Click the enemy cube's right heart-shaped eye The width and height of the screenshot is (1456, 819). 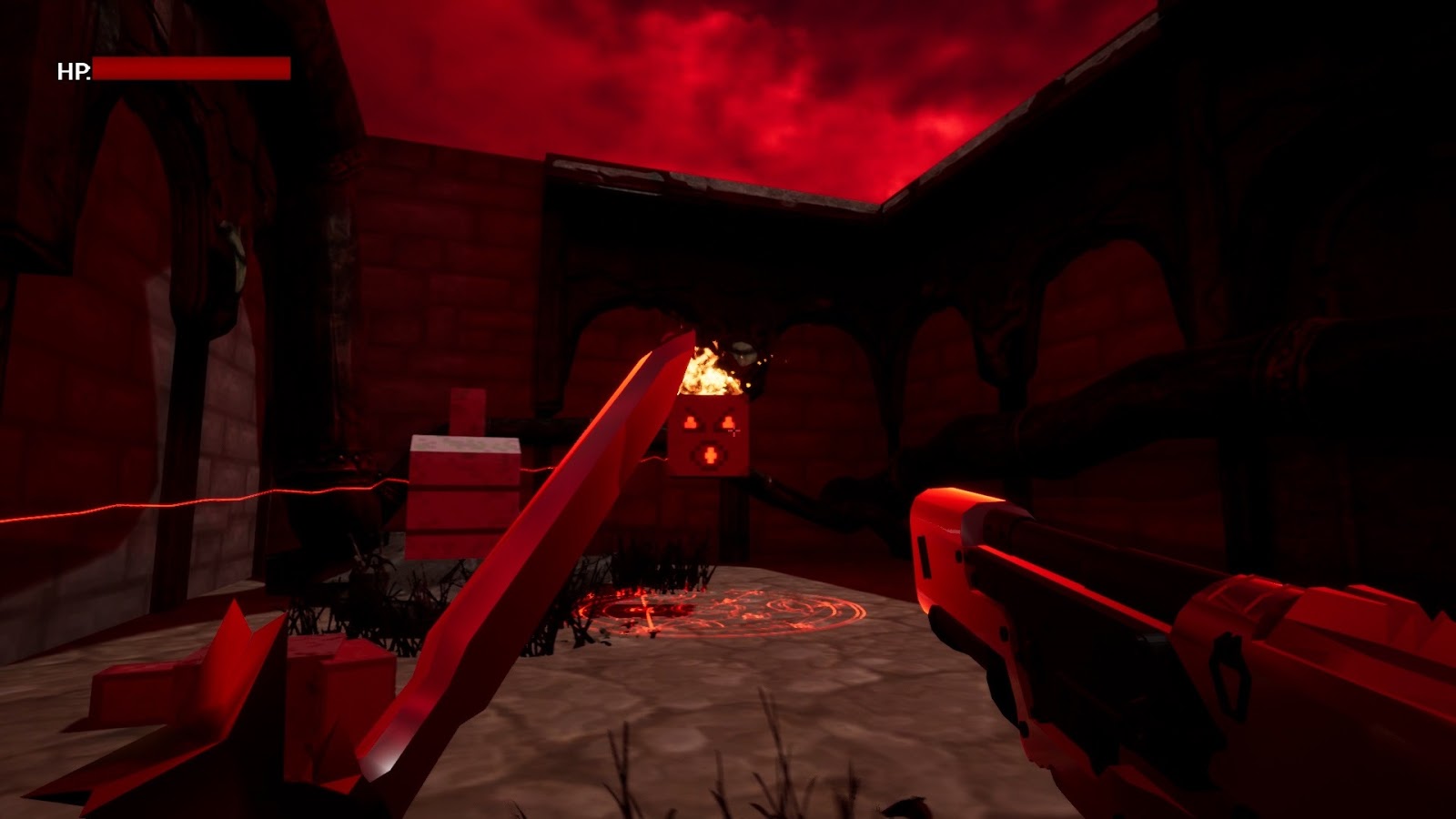click(727, 422)
